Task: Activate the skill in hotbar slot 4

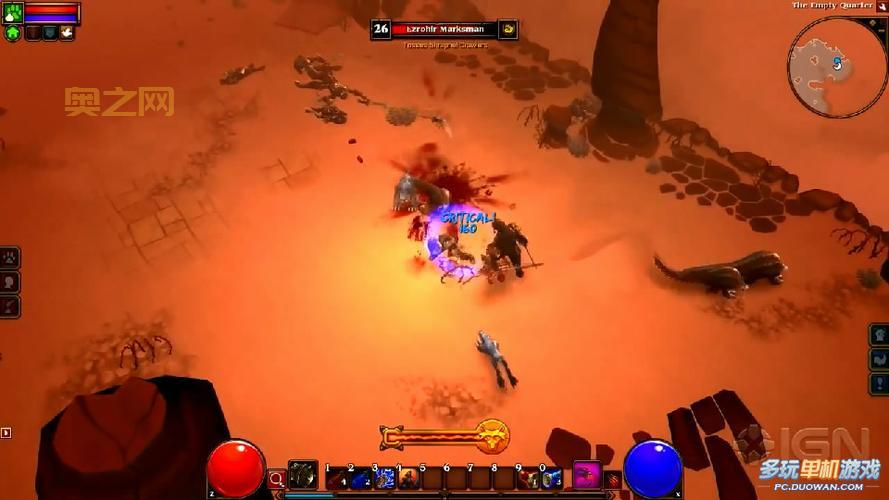Action: click(408, 478)
